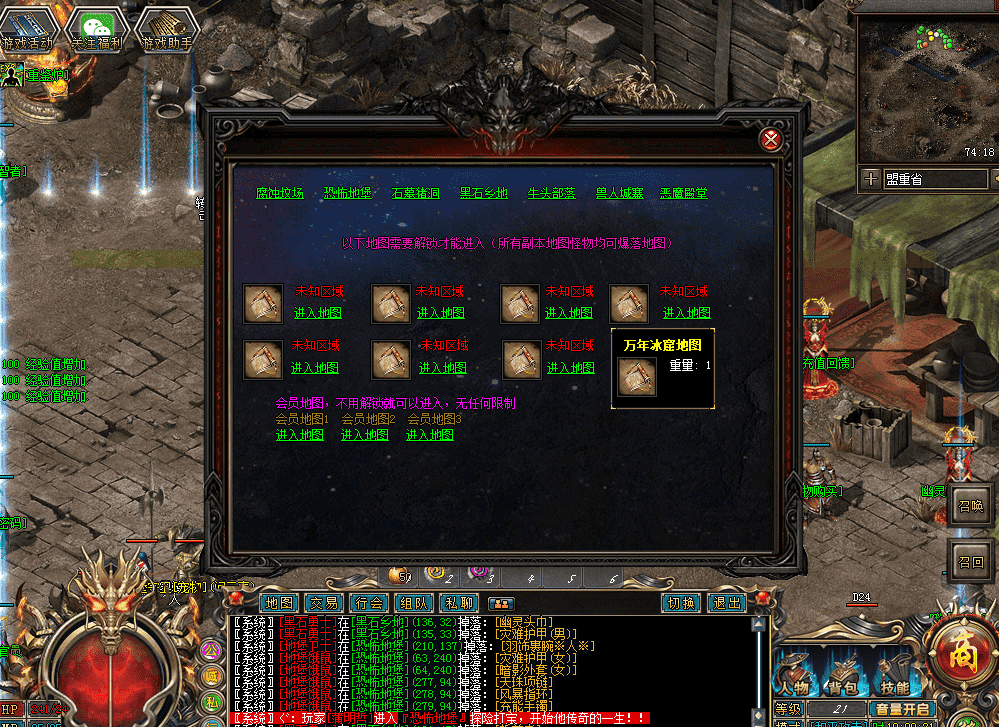Open the 交易 trade button
999x727 pixels.
(324, 603)
